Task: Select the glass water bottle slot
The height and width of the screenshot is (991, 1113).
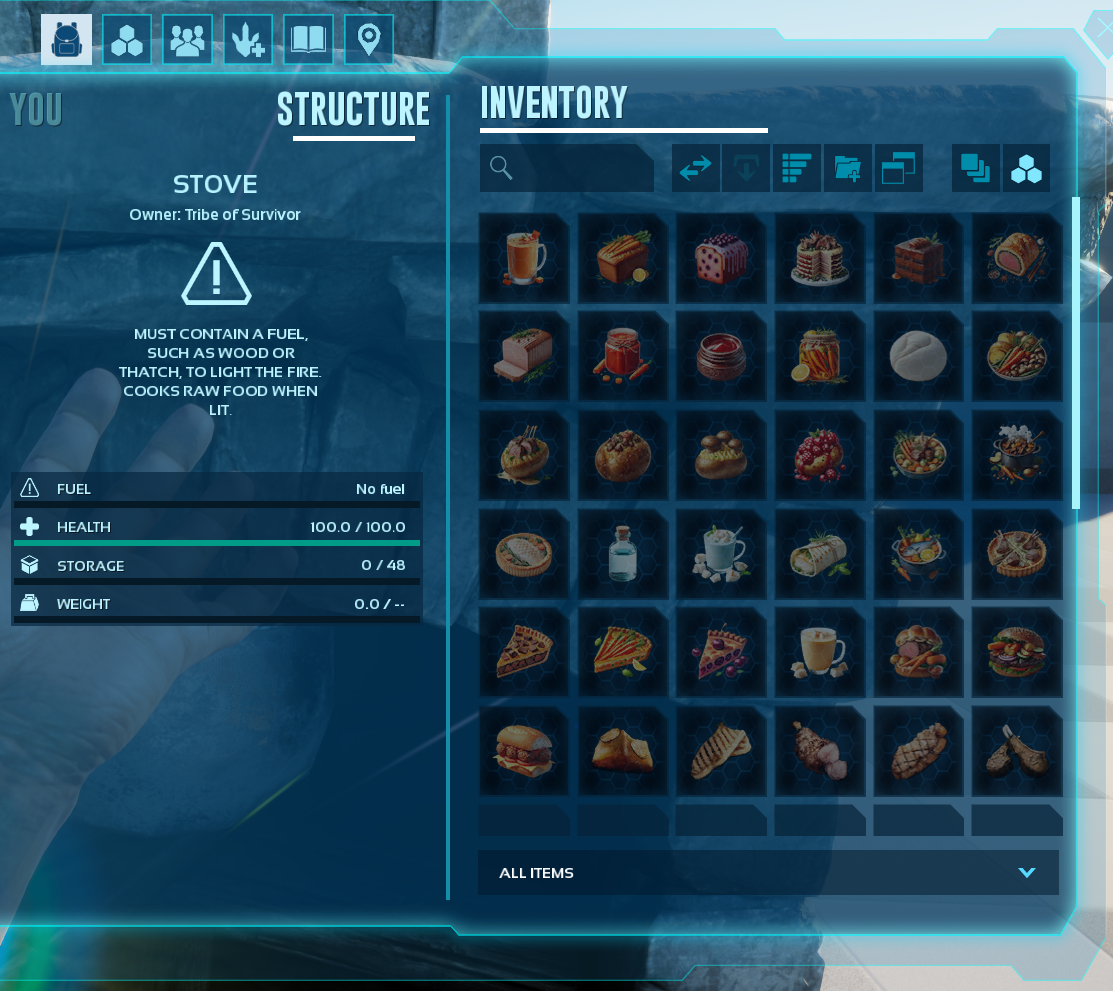Action: pyautogui.click(x=622, y=553)
